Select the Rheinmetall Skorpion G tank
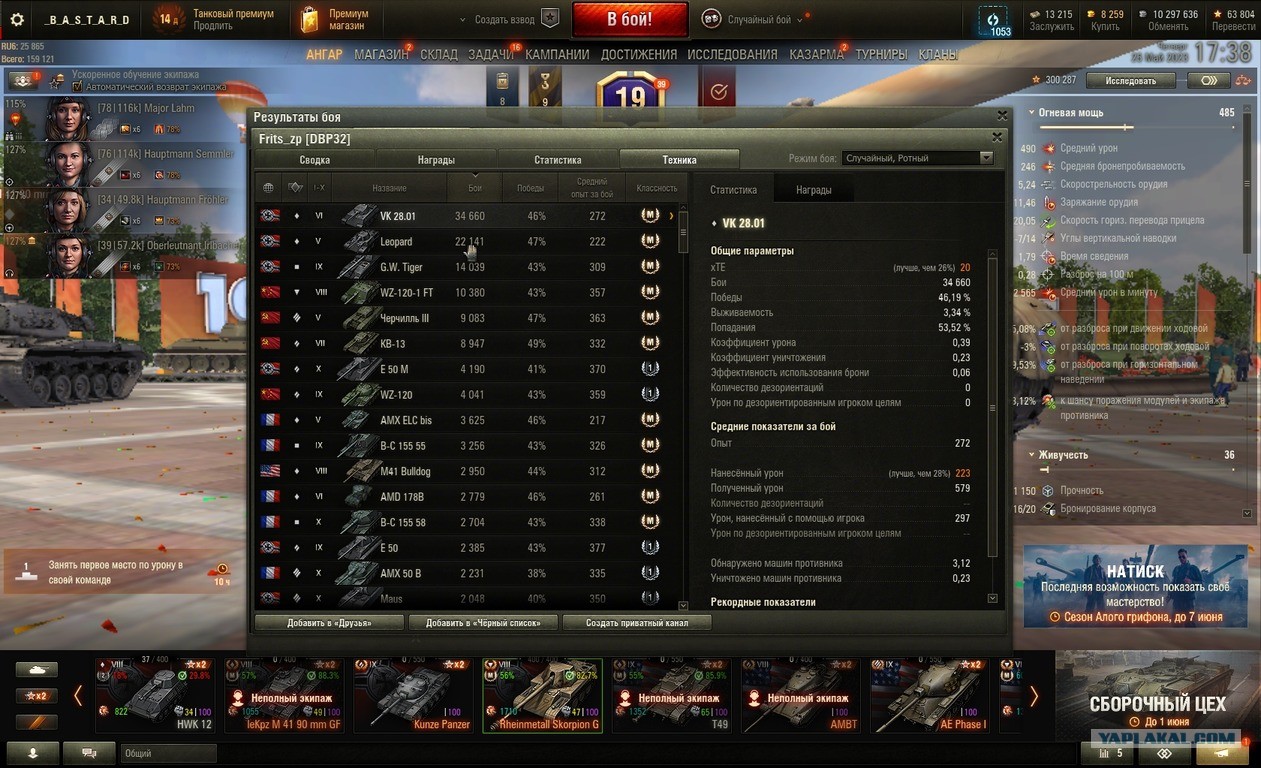 point(542,696)
